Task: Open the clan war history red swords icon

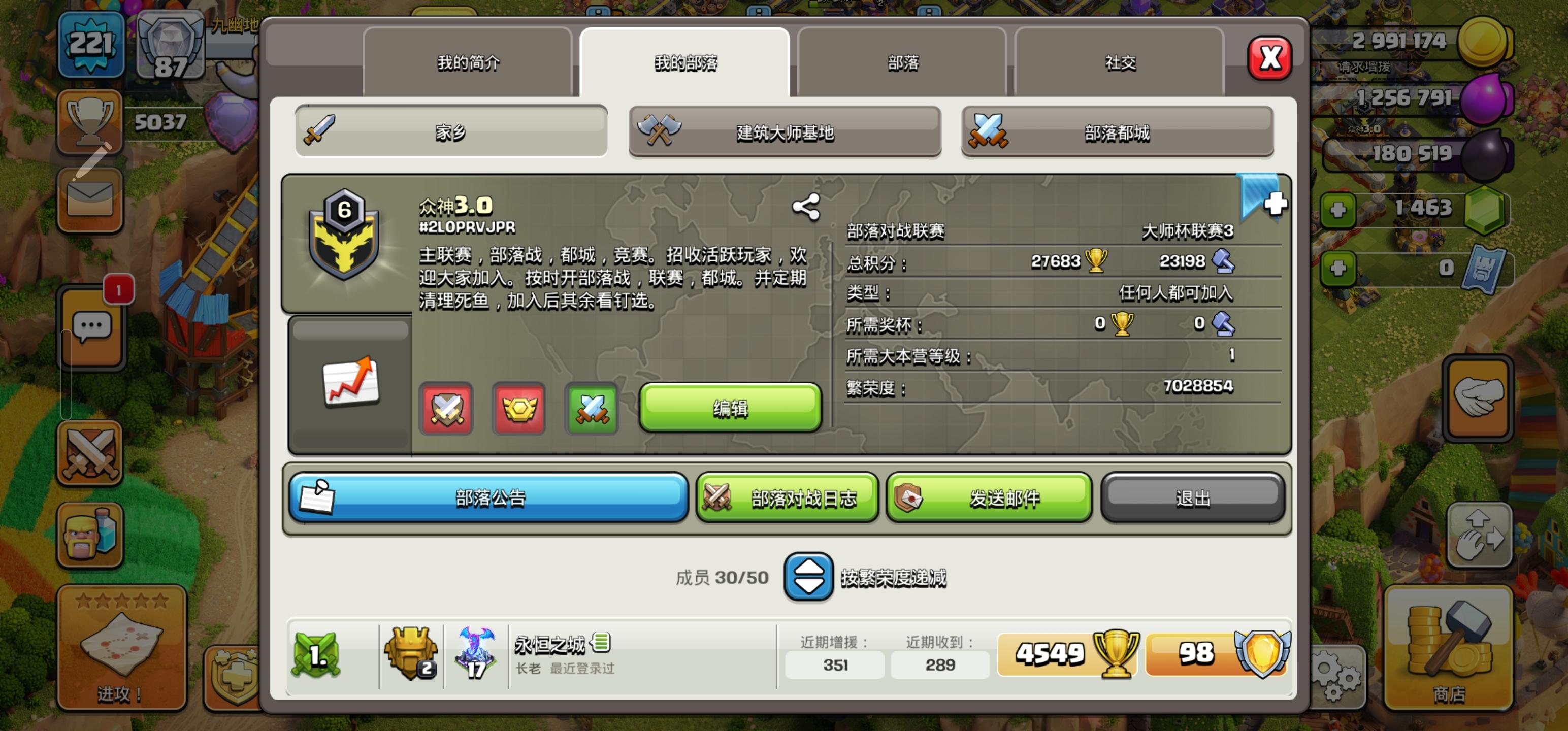Action: coord(446,410)
